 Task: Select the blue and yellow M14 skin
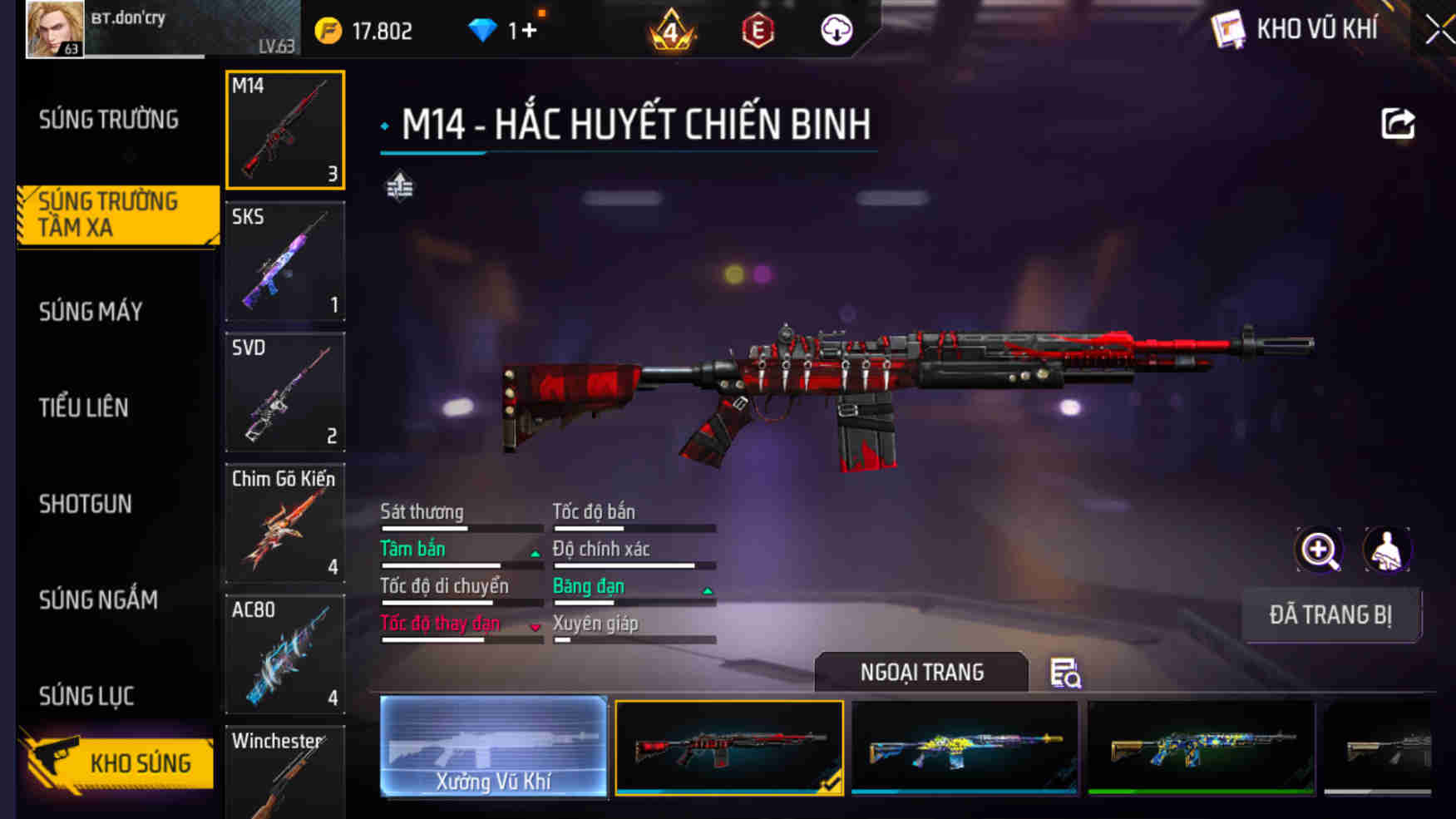click(x=965, y=747)
